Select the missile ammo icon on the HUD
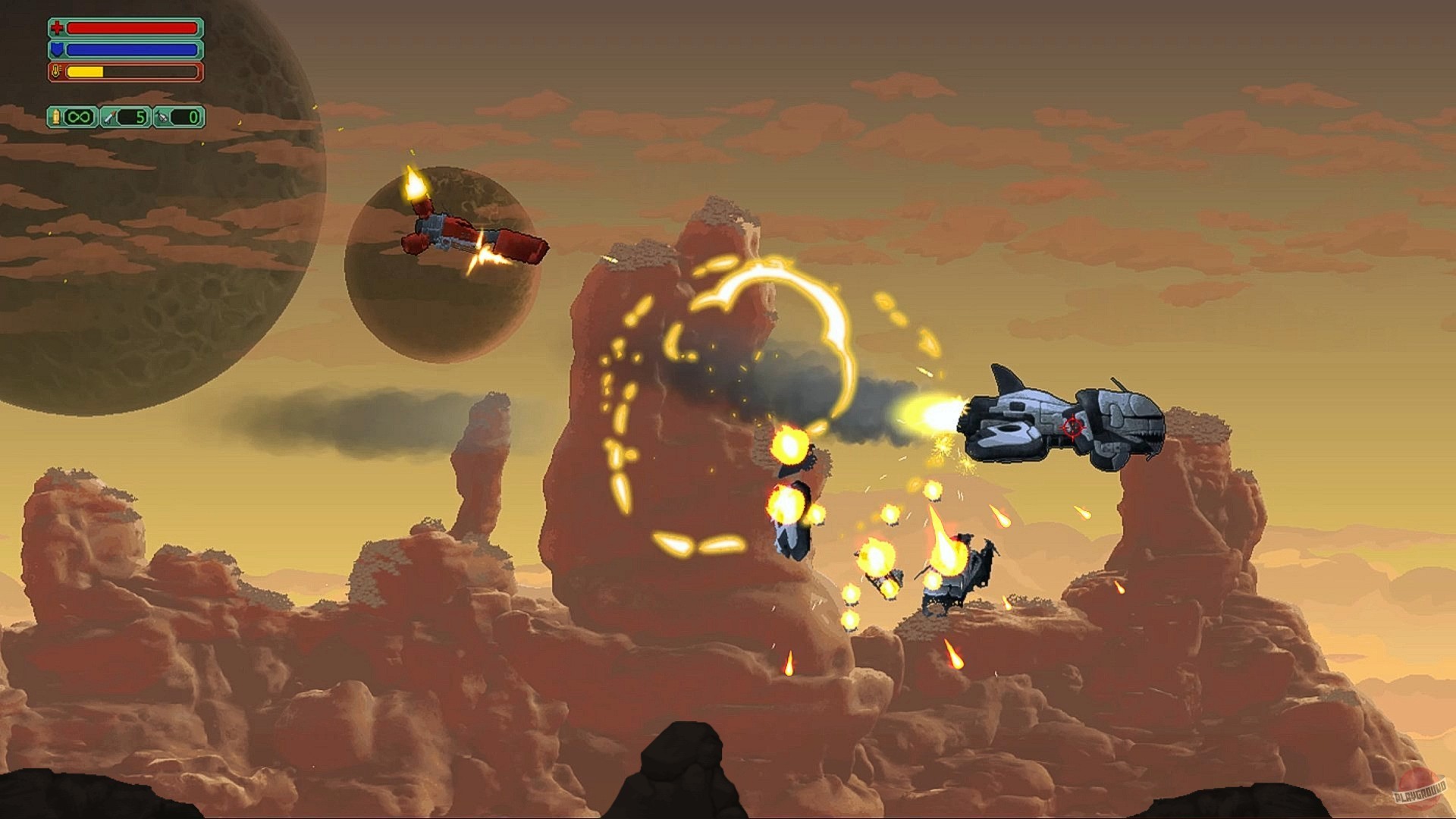The image size is (1456, 819). [x=111, y=118]
